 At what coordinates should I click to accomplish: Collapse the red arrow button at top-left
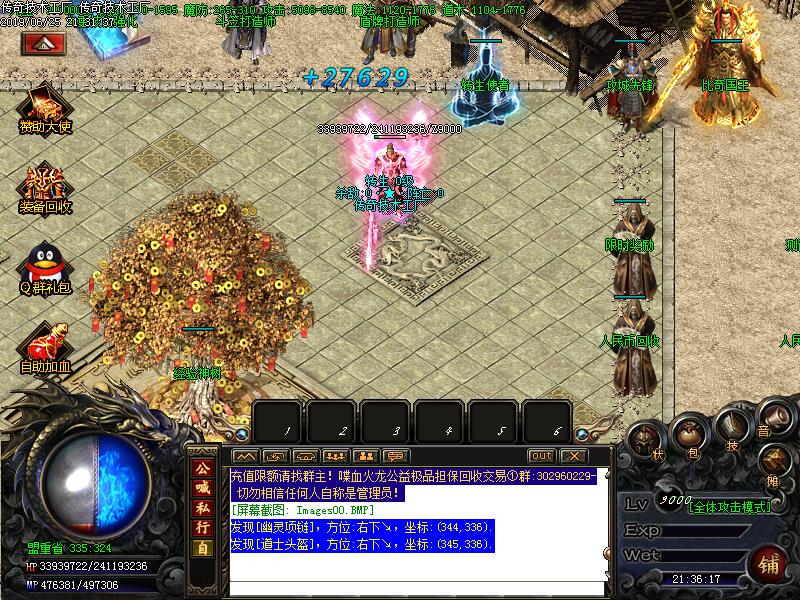tap(44, 43)
